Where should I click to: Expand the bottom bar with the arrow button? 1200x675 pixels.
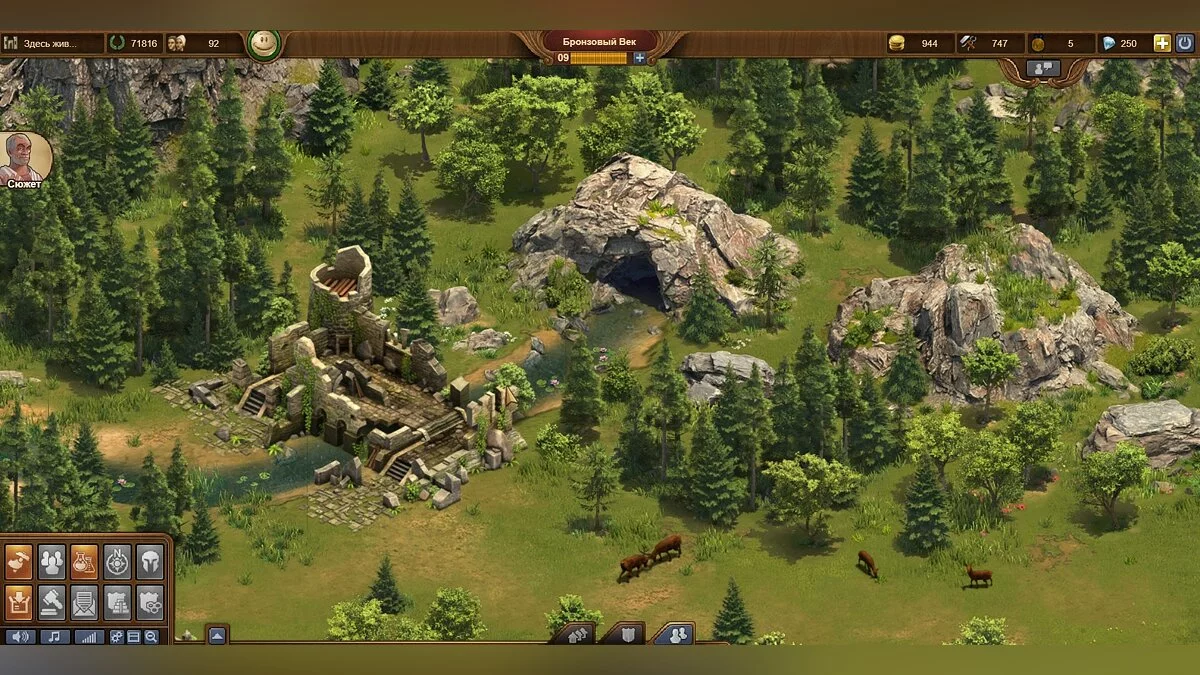(217, 634)
